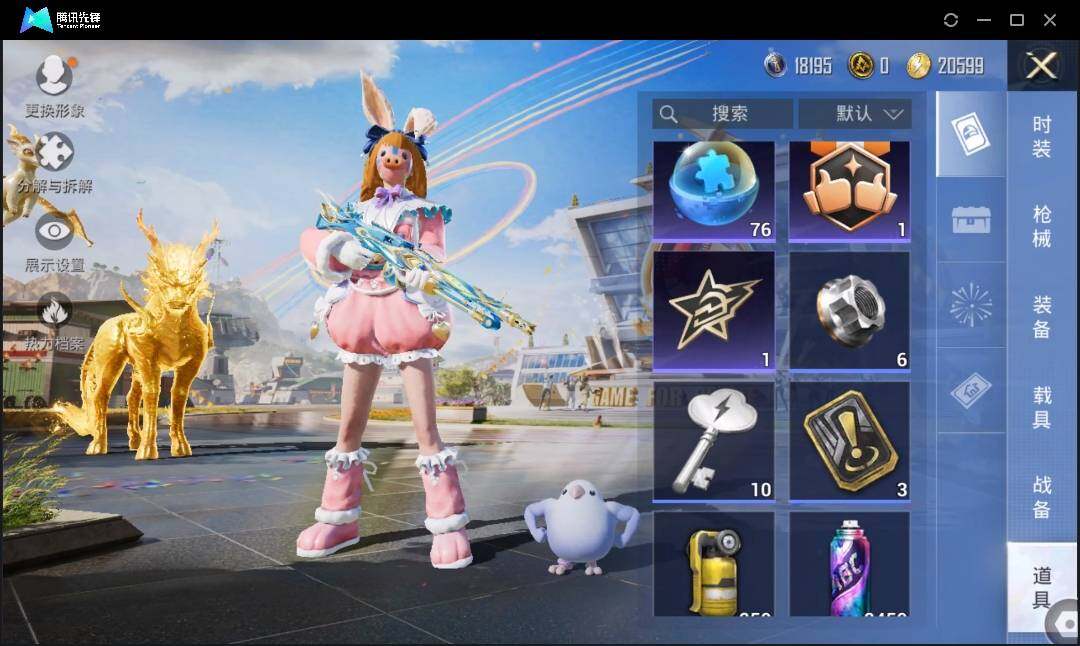Show the treasure chest sub-category
Screen dimensions: 1080x646
(971, 220)
